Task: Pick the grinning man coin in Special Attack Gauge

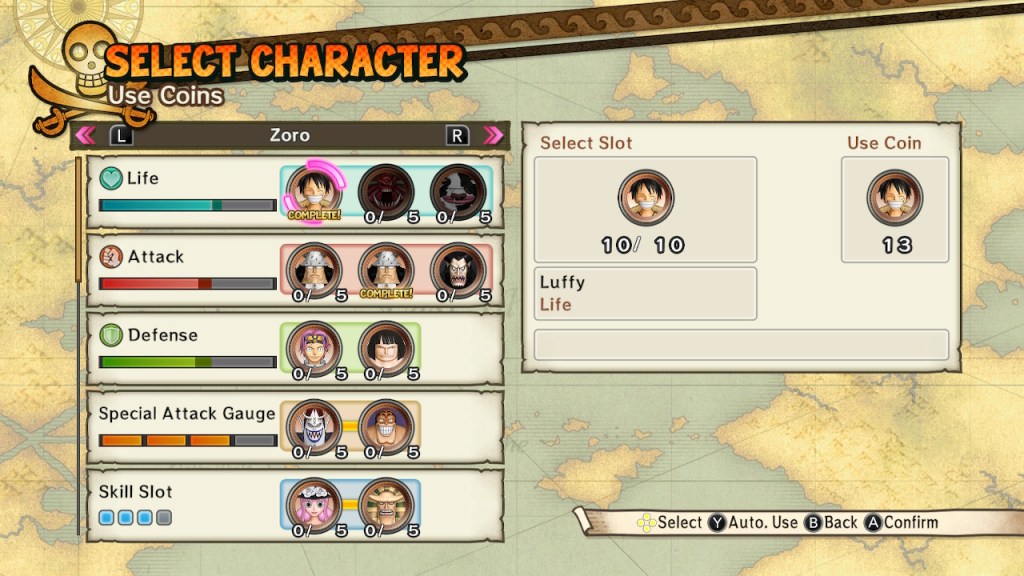Action: click(386, 426)
